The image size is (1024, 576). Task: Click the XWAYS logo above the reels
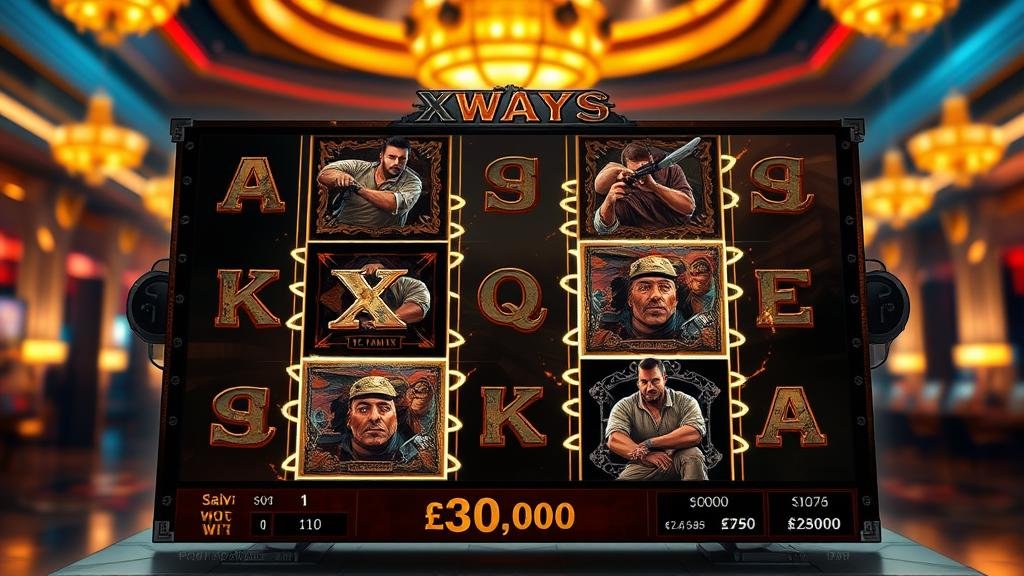click(x=513, y=106)
